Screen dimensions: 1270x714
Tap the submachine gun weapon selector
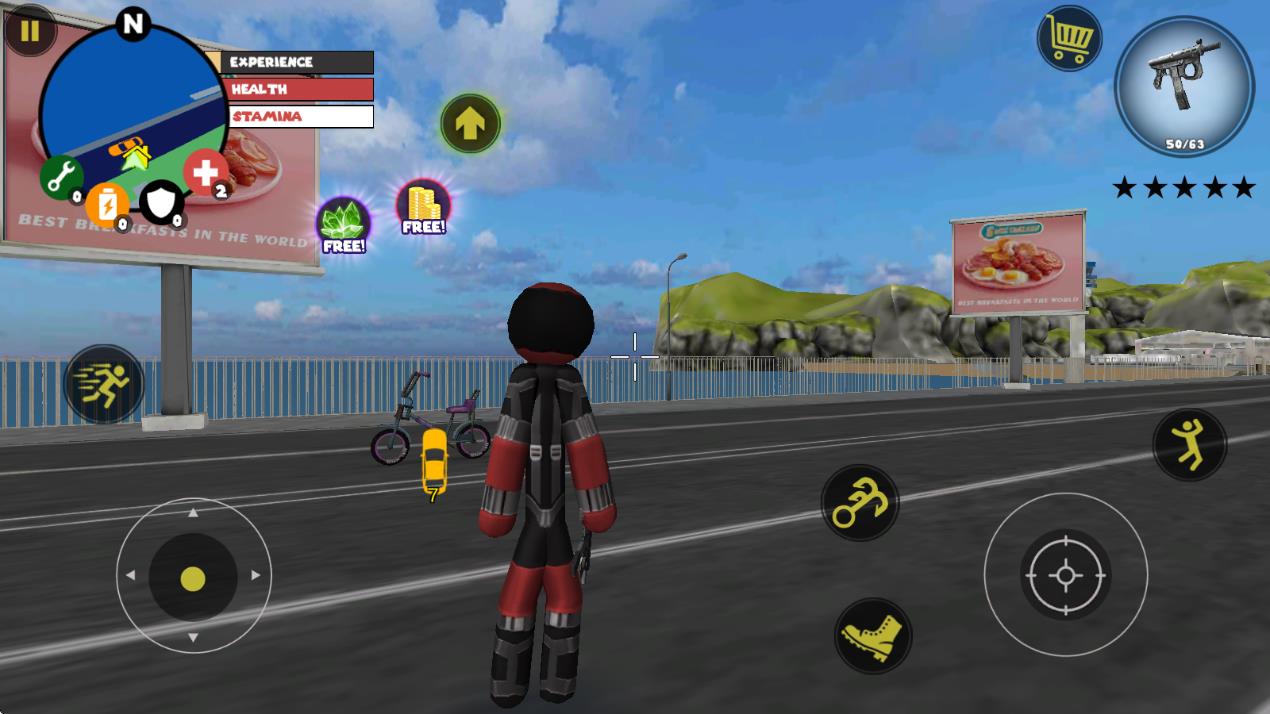pyautogui.click(x=1184, y=85)
